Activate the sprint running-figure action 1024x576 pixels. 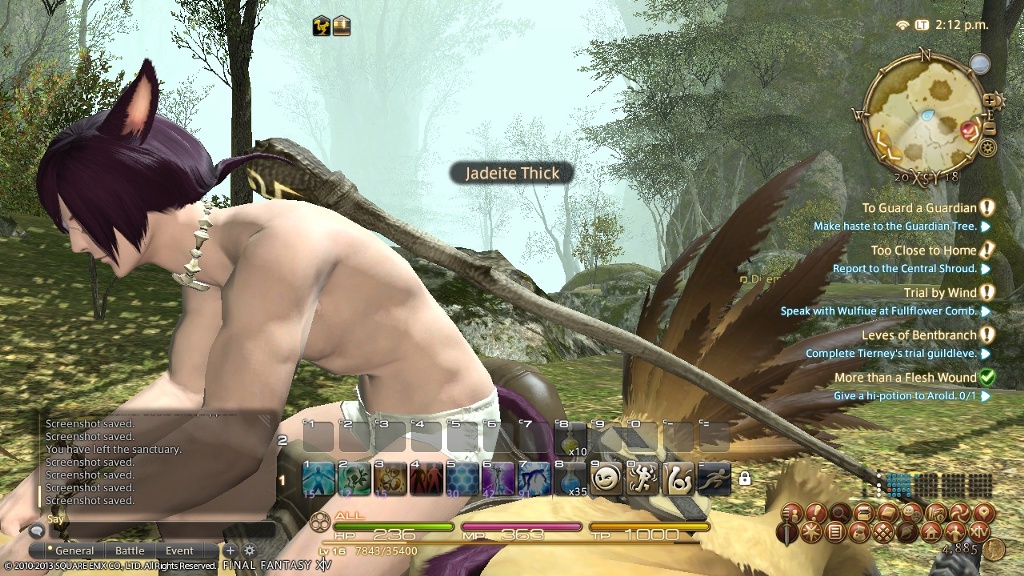tap(714, 479)
